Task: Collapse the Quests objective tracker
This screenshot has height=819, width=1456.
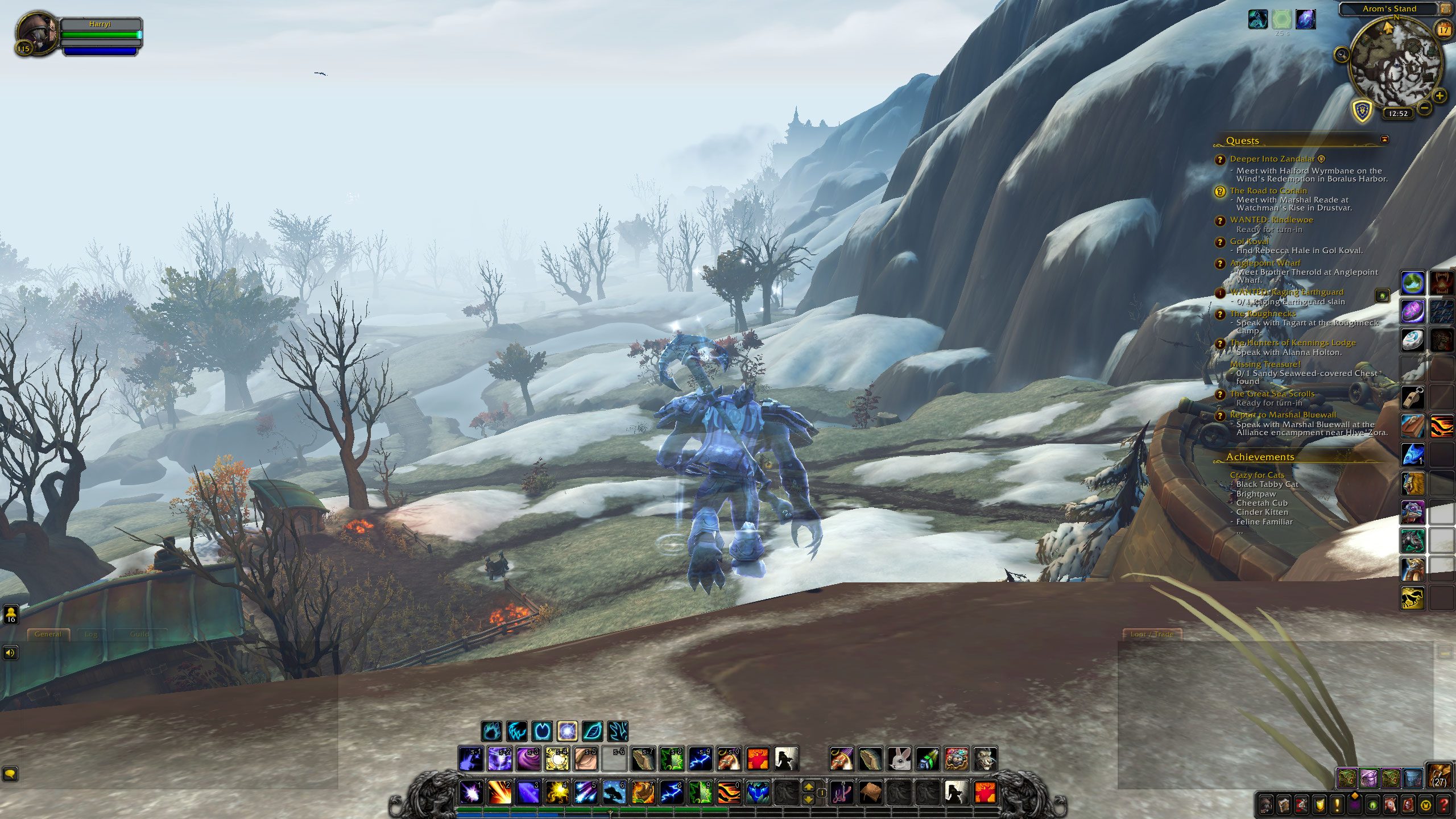Action: click(1385, 140)
